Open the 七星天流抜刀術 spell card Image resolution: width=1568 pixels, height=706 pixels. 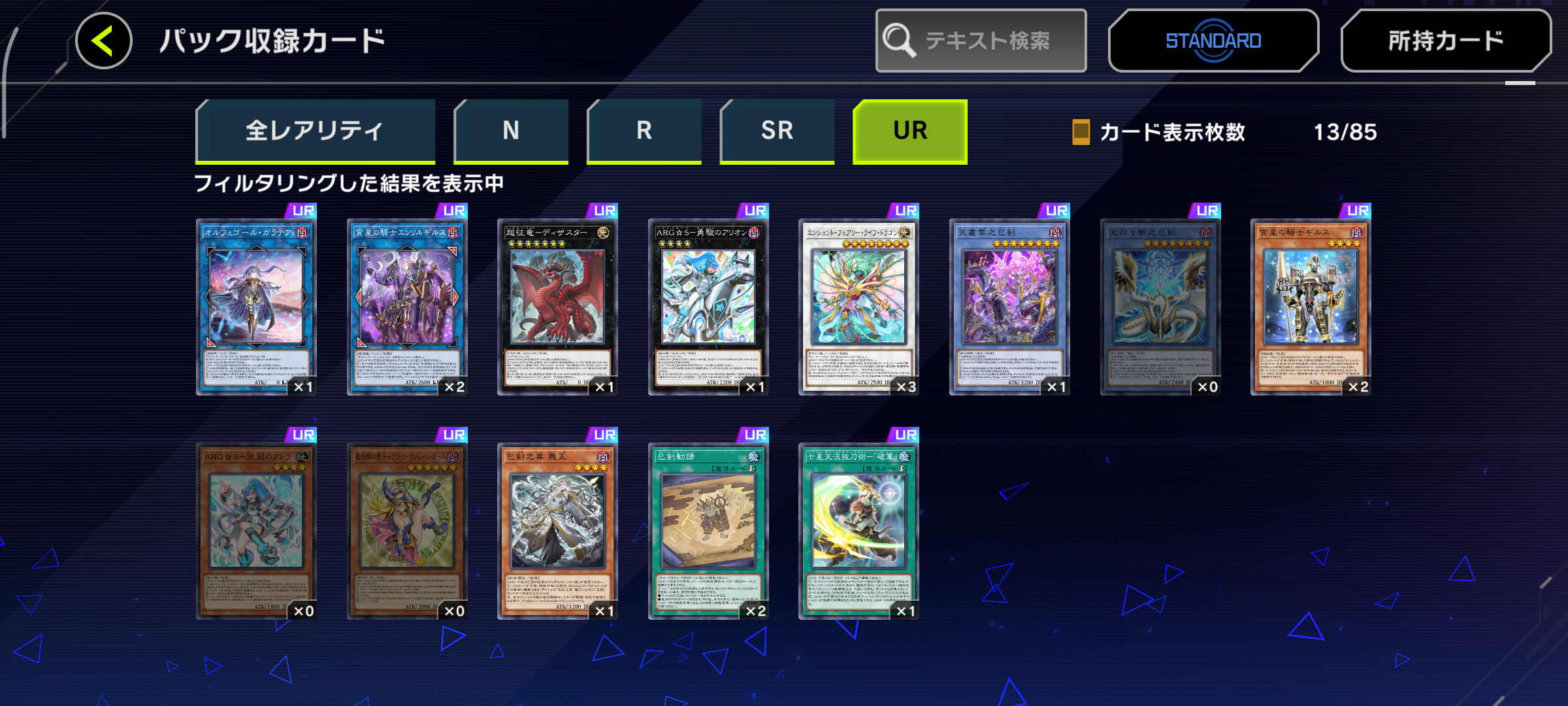pyautogui.click(x=858, y=530)
